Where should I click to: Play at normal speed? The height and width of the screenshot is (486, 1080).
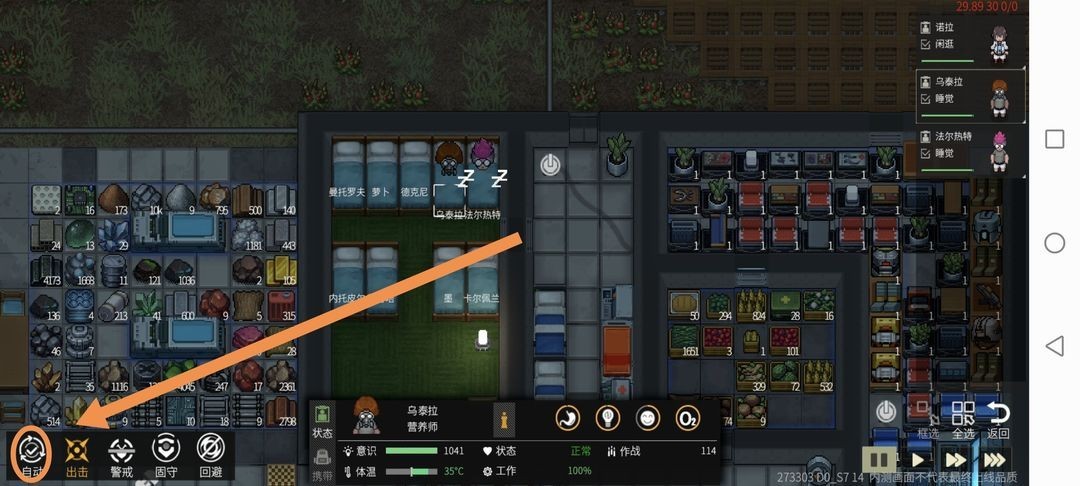coord(918,460)
